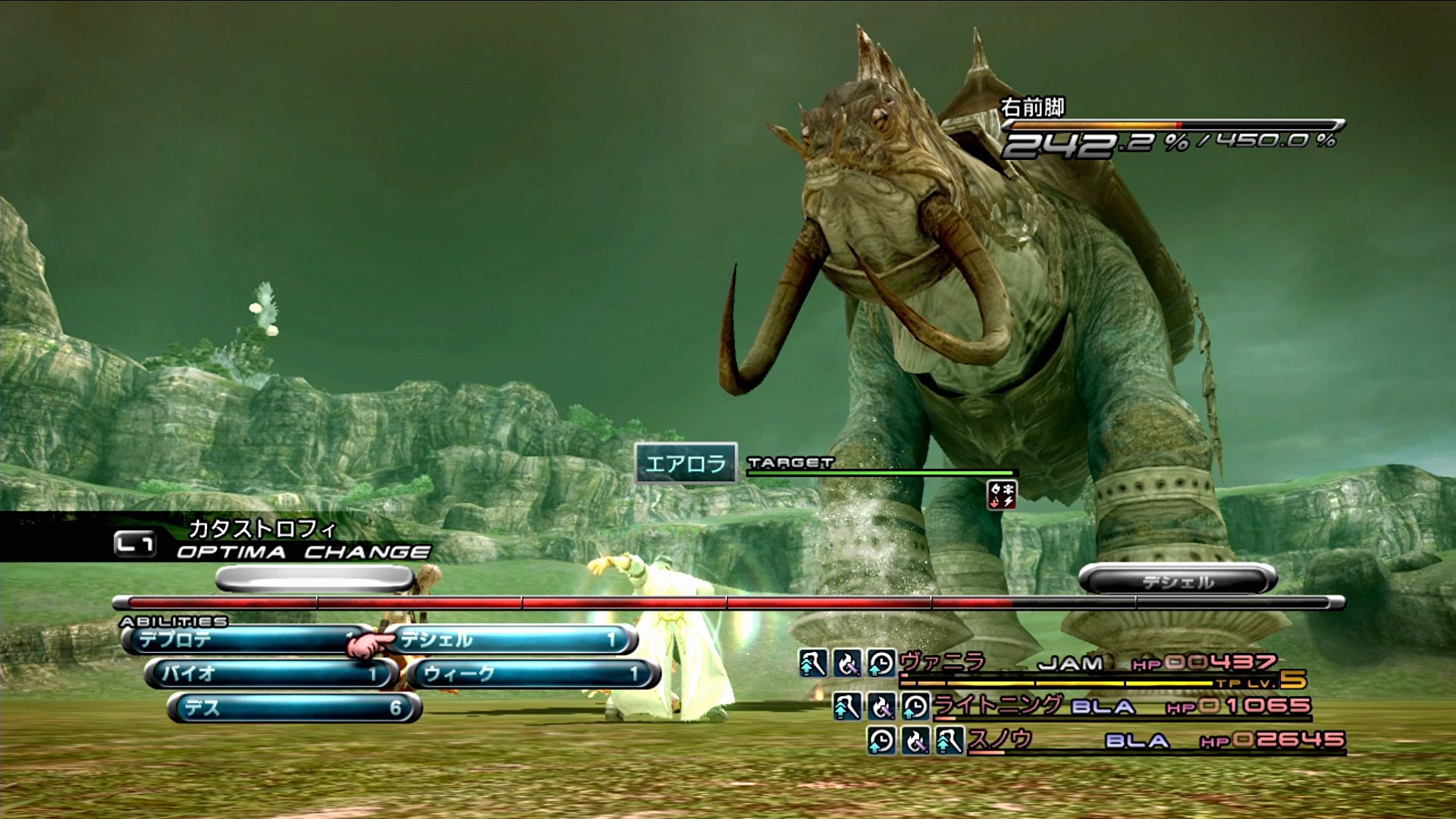Screen dimensions: 1456x819
Task: Pick the バイオ ability
Action: pos(271,673)
